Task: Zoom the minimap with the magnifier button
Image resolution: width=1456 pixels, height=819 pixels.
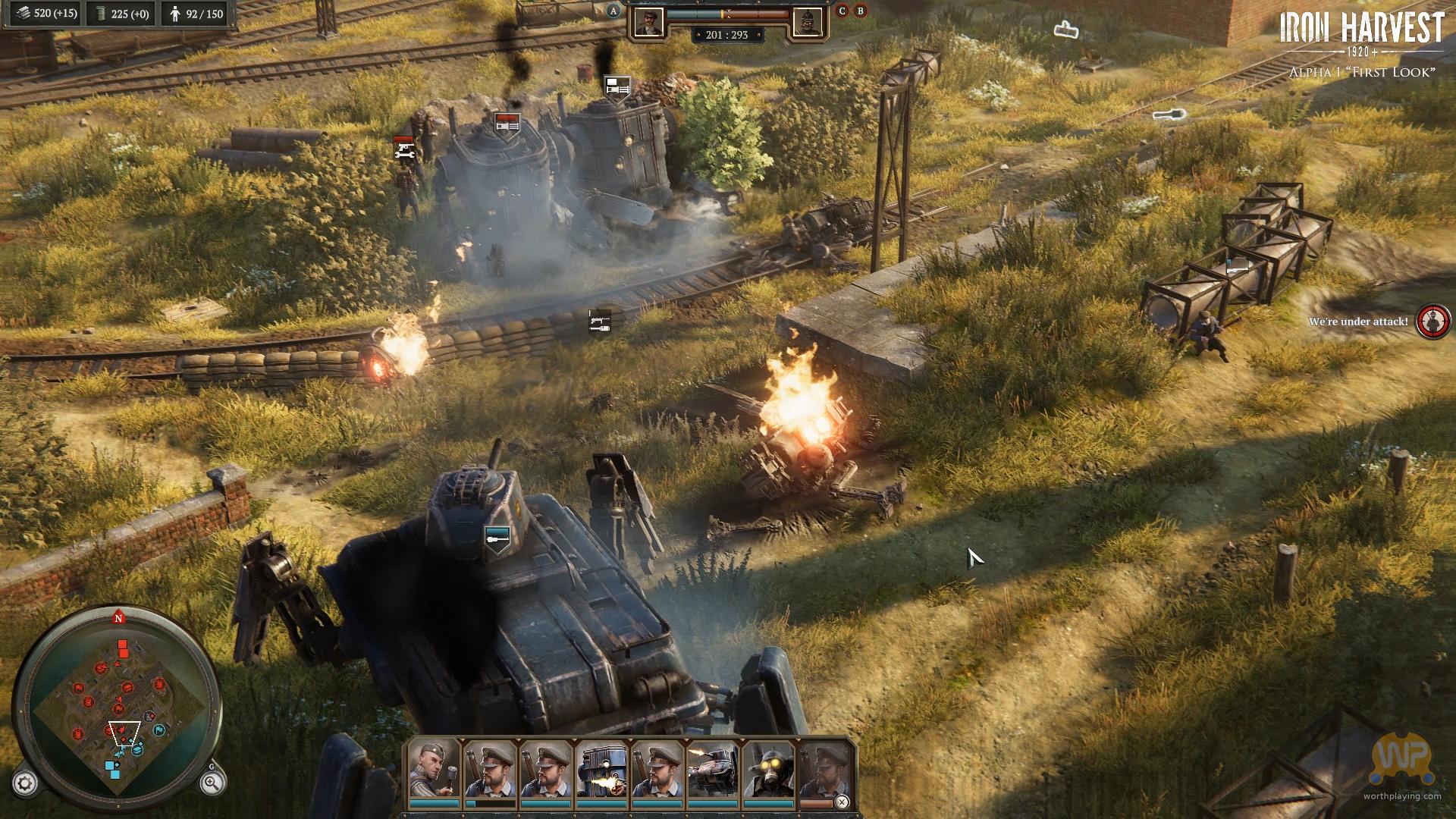Action: [x=212, y=783]
